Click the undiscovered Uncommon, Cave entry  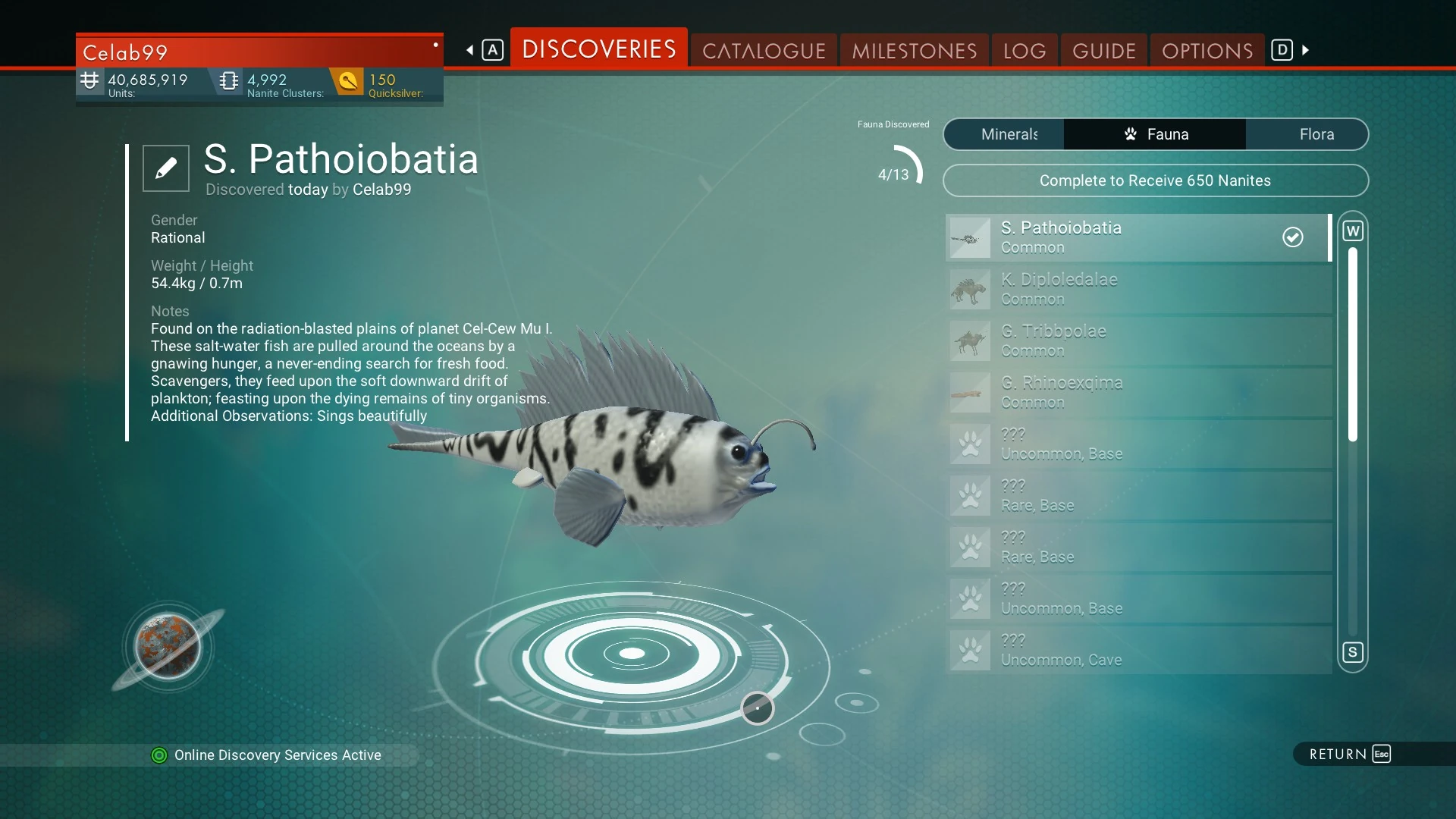click(x=1137, y=650)
